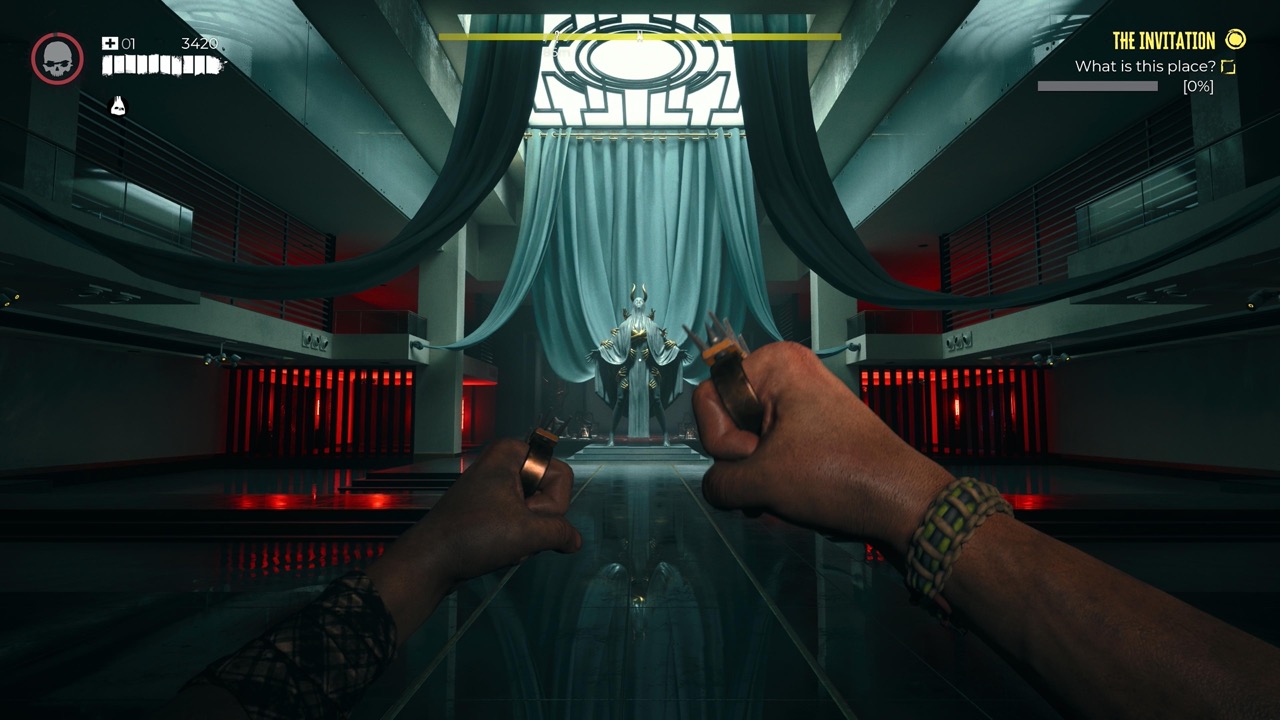The image size is (1280, 720).
Task: Click the quest tracker circle emblem
Action: 1237,42
